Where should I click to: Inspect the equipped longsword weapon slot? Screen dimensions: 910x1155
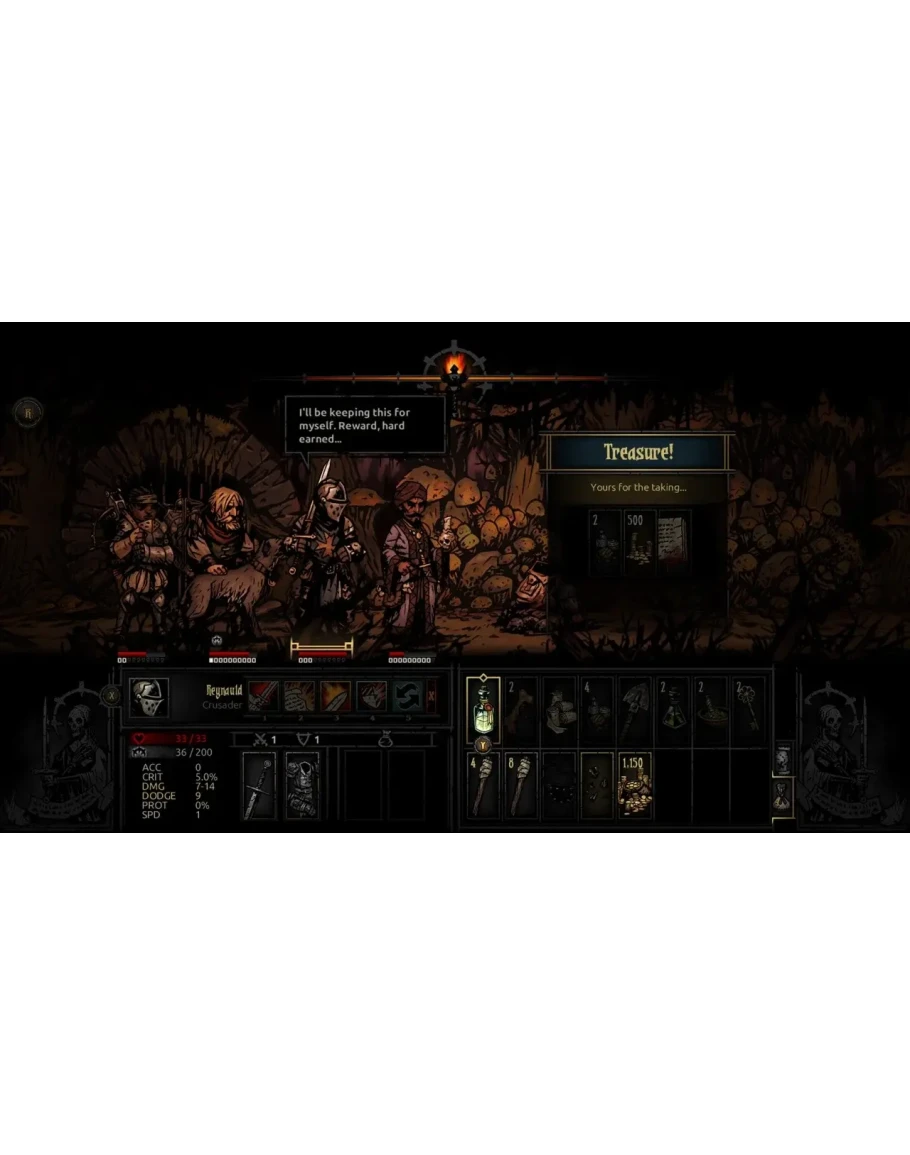(259, 786)
